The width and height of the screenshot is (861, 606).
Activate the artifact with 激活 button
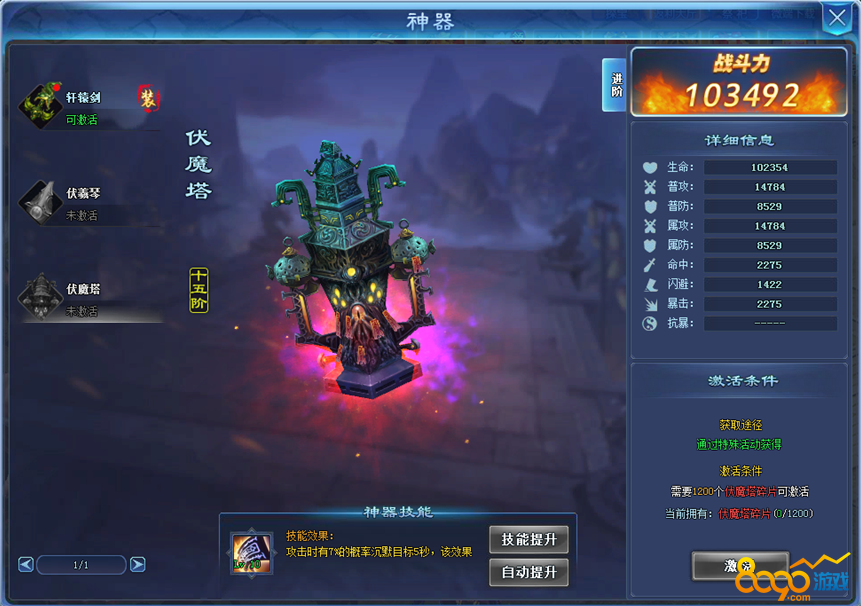740,566
